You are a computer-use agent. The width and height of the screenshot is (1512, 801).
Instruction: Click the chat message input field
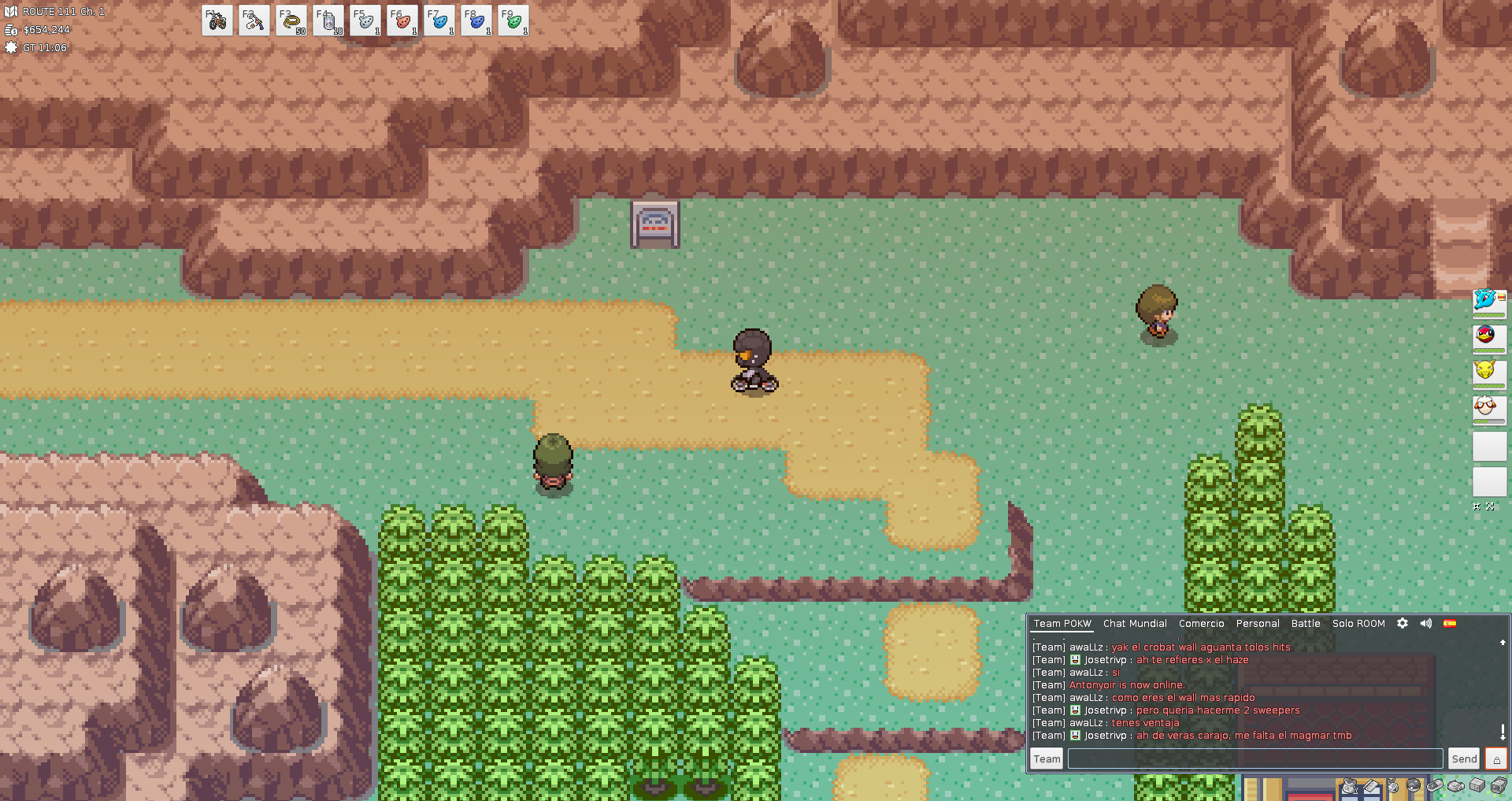click(x=1254, y=758)
